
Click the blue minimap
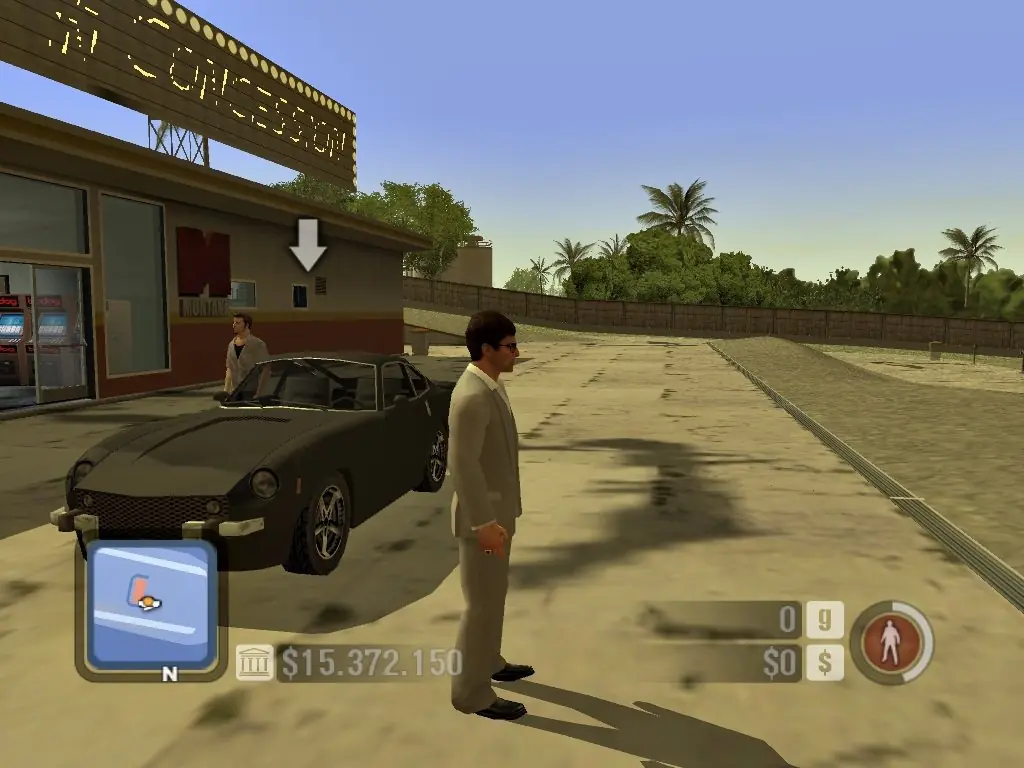pos(151,605)
